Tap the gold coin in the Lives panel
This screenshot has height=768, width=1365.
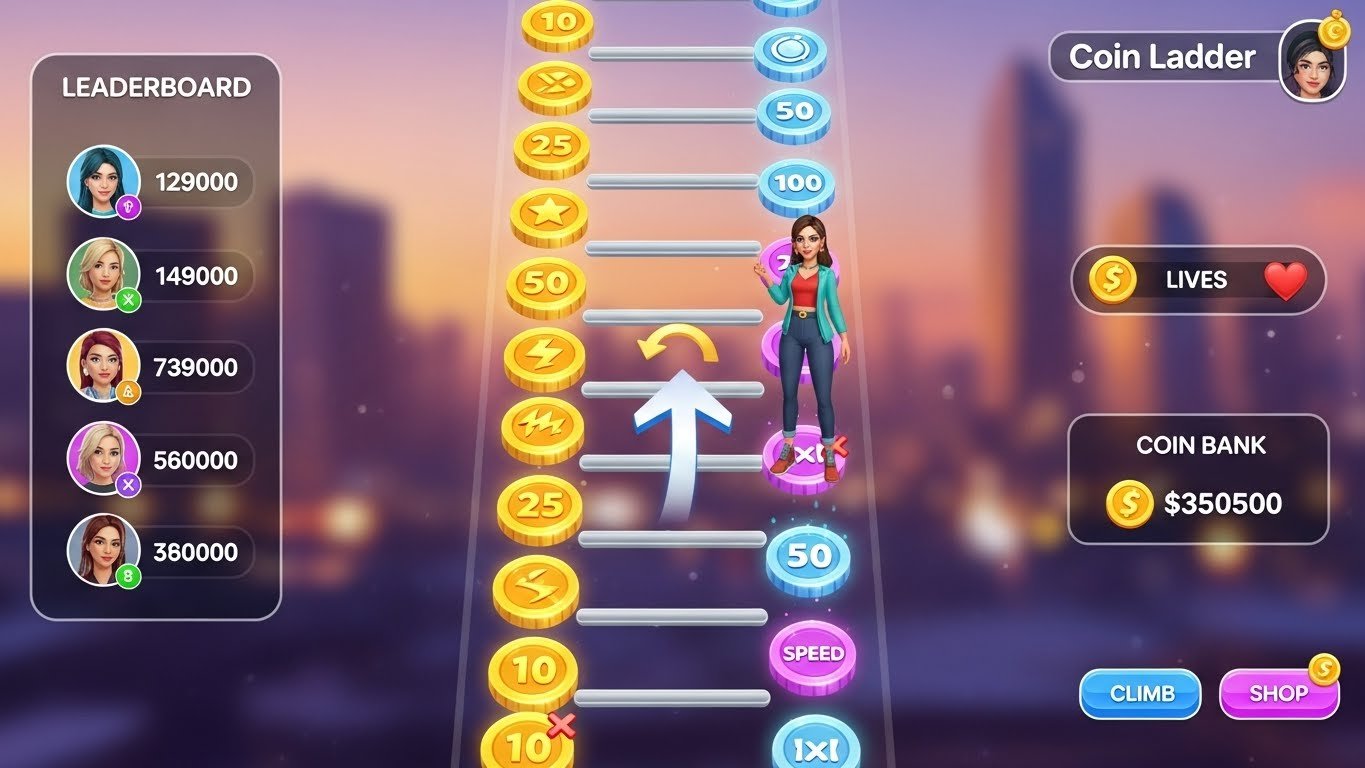(1112, 280)
